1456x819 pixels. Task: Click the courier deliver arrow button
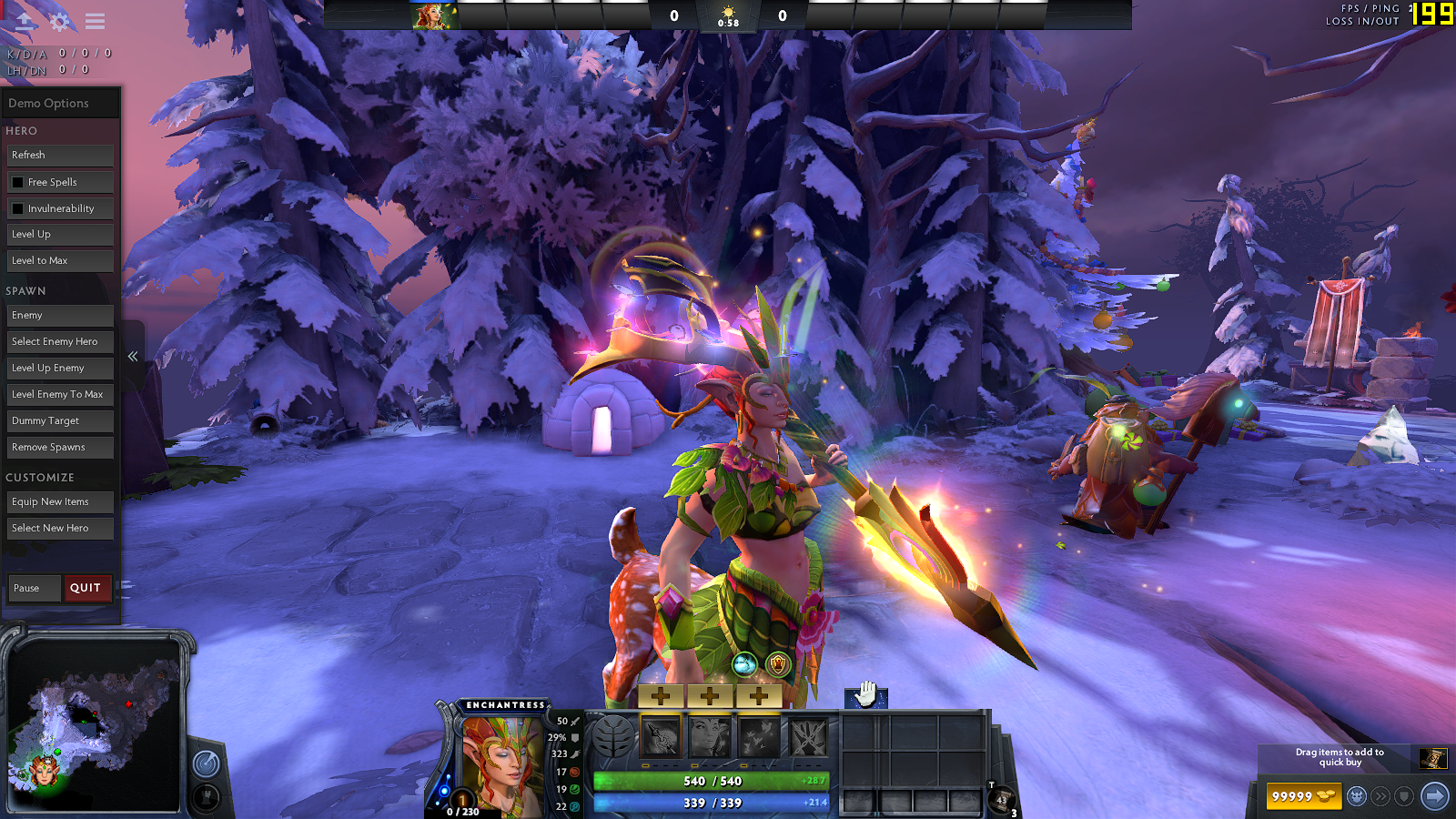(x=1434, y=796)
